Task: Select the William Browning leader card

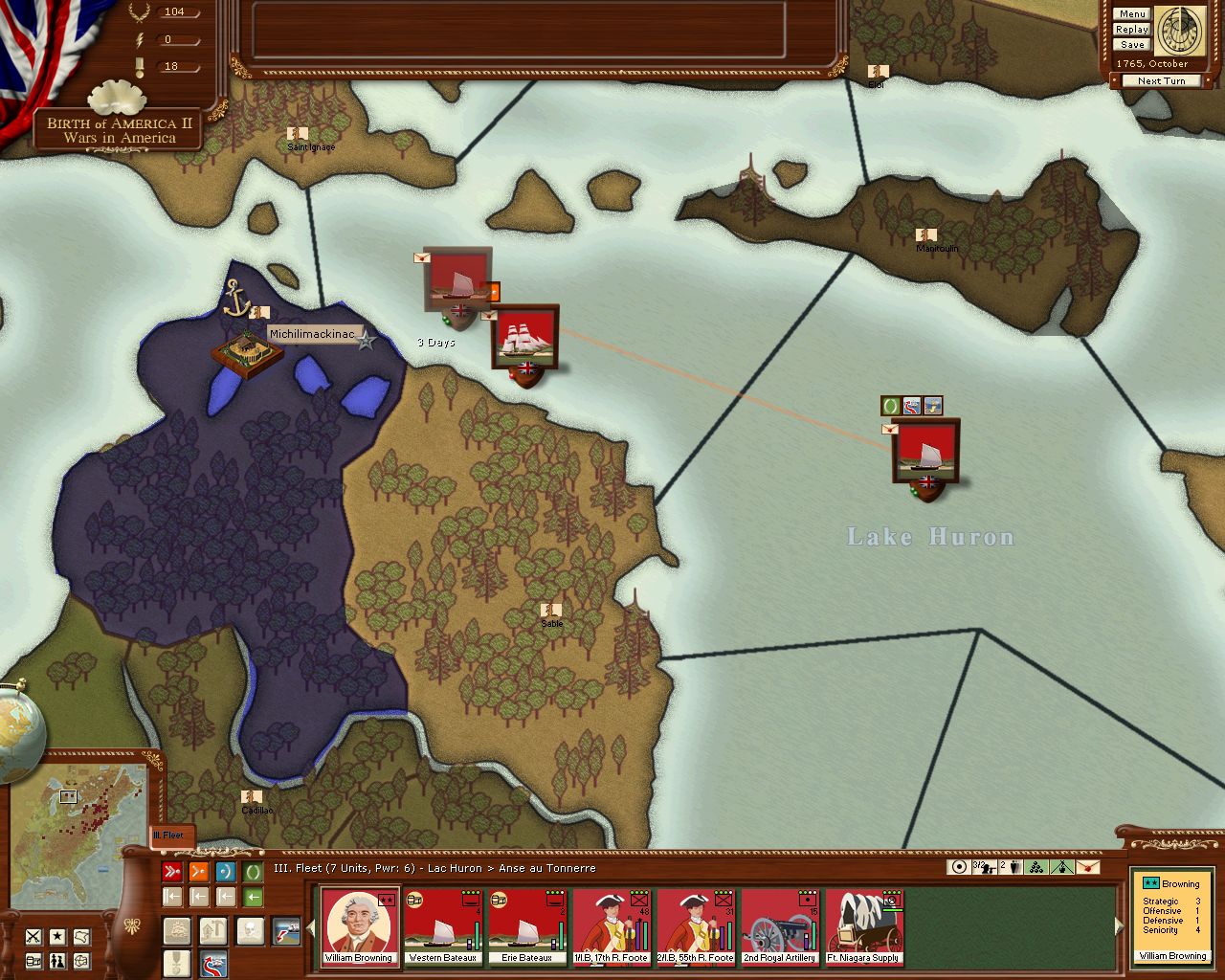Action: click(359, 926)
